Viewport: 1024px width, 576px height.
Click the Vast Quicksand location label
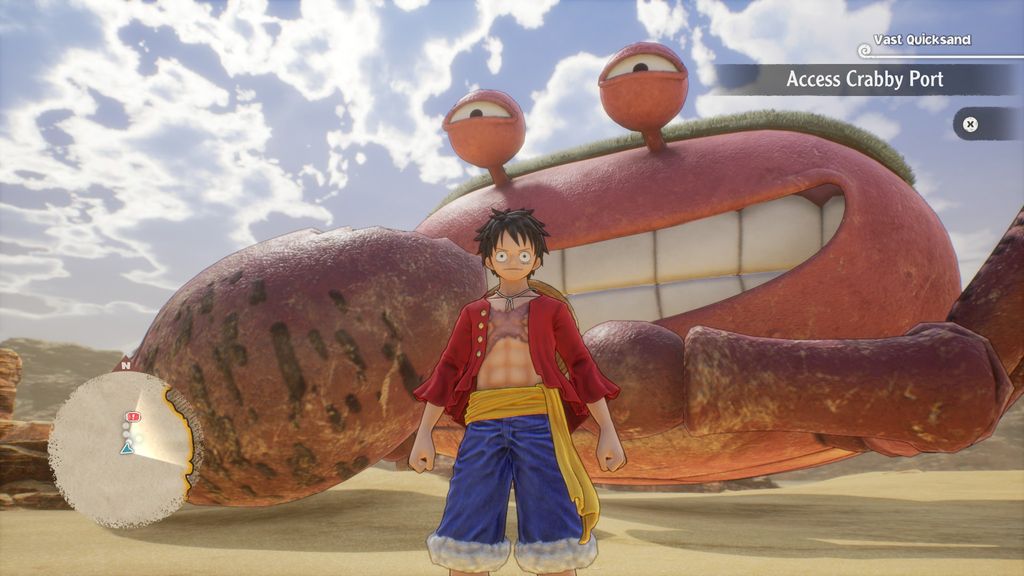pos(921,40)
